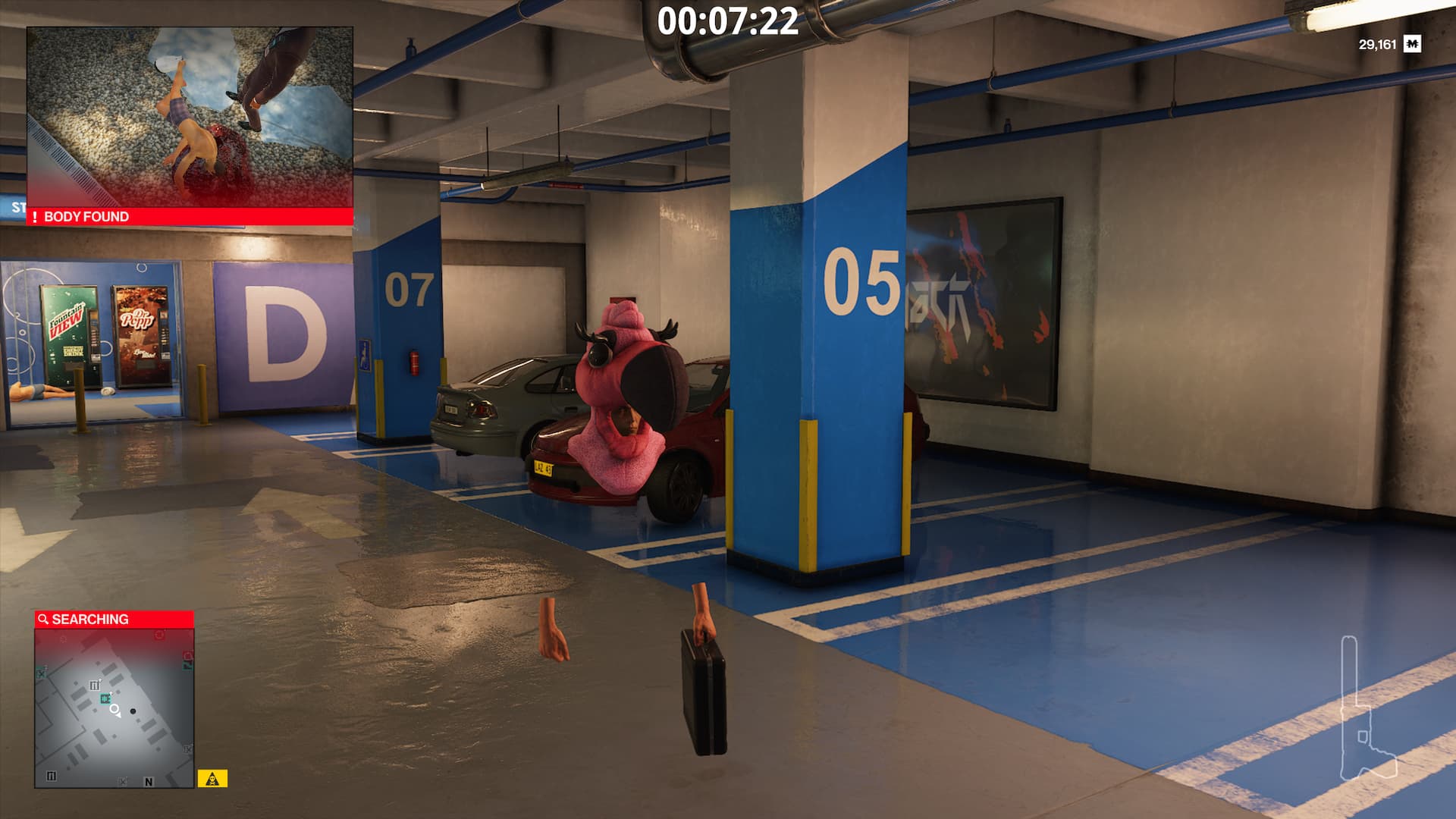Screen dimensions: 1456x819
Task: Click the yellow hazard status icon
Action: tap(212, 779)
